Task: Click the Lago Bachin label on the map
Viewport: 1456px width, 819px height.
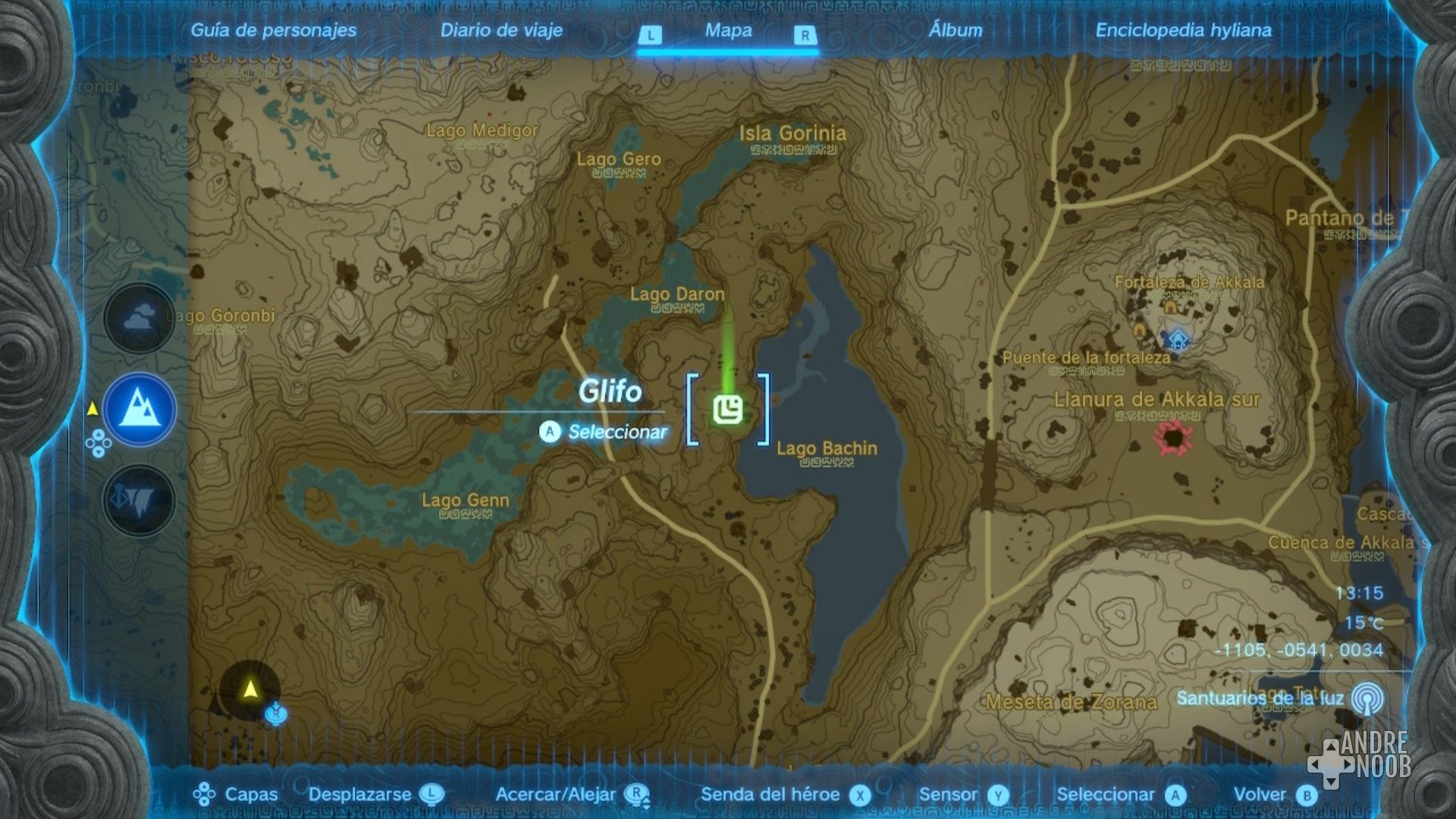Action: 825,449
